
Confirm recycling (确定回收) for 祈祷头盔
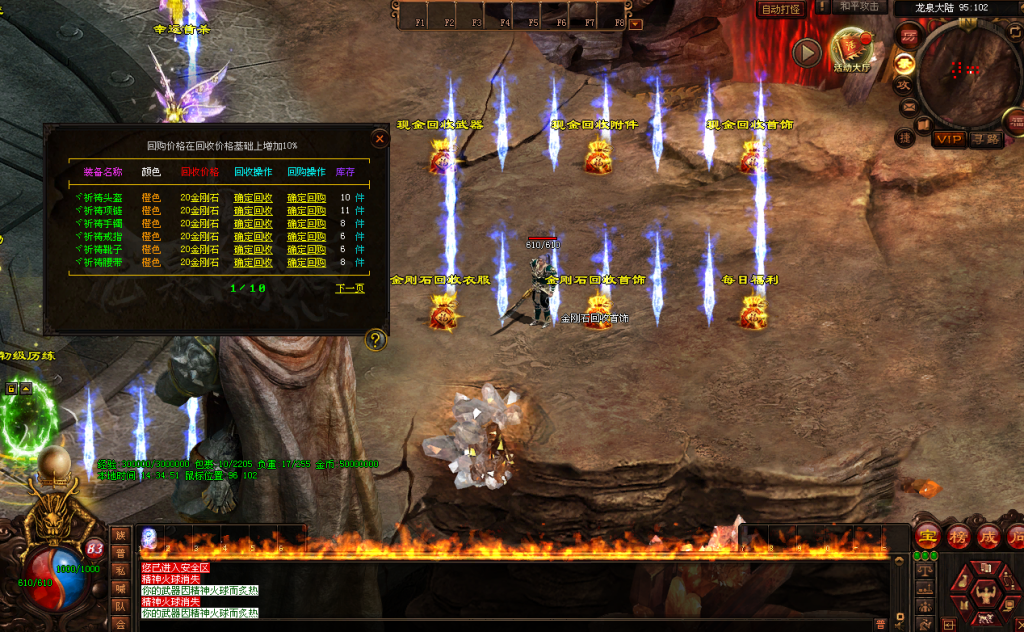coord(253,198)
